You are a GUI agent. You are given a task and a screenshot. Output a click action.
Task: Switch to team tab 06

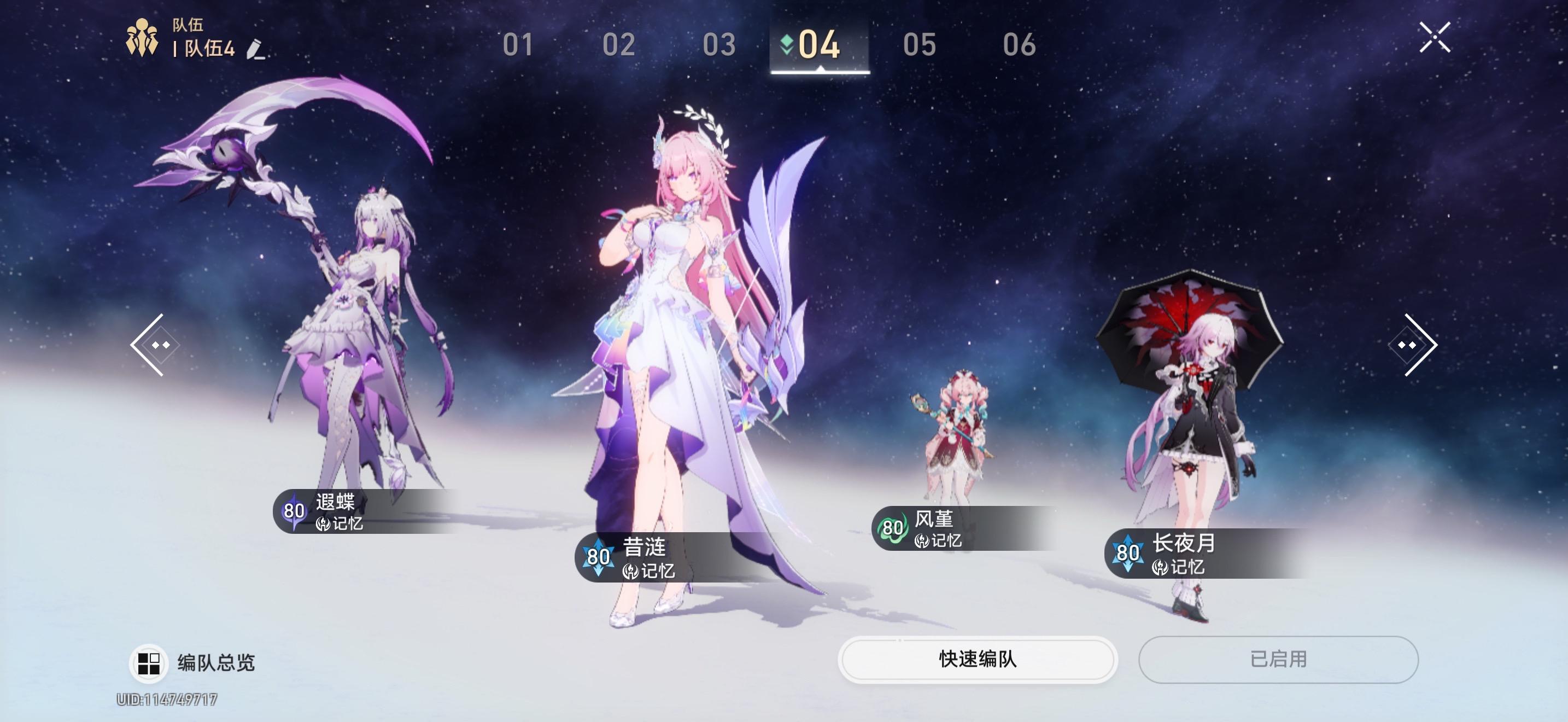click(x=1019, y=45)
